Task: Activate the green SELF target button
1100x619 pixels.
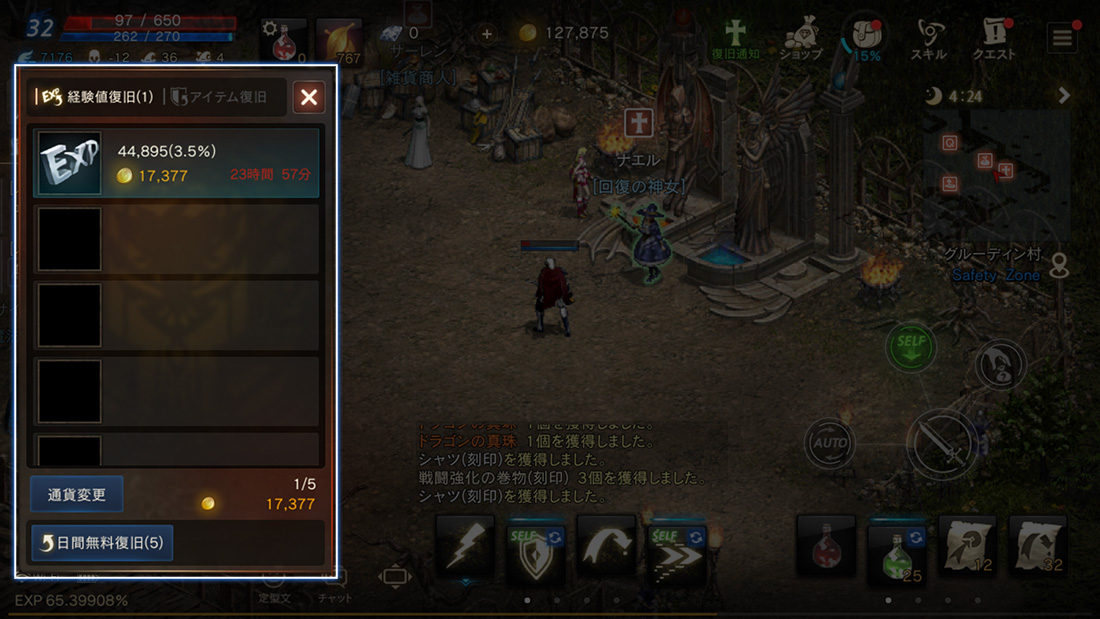Action: 911,347
